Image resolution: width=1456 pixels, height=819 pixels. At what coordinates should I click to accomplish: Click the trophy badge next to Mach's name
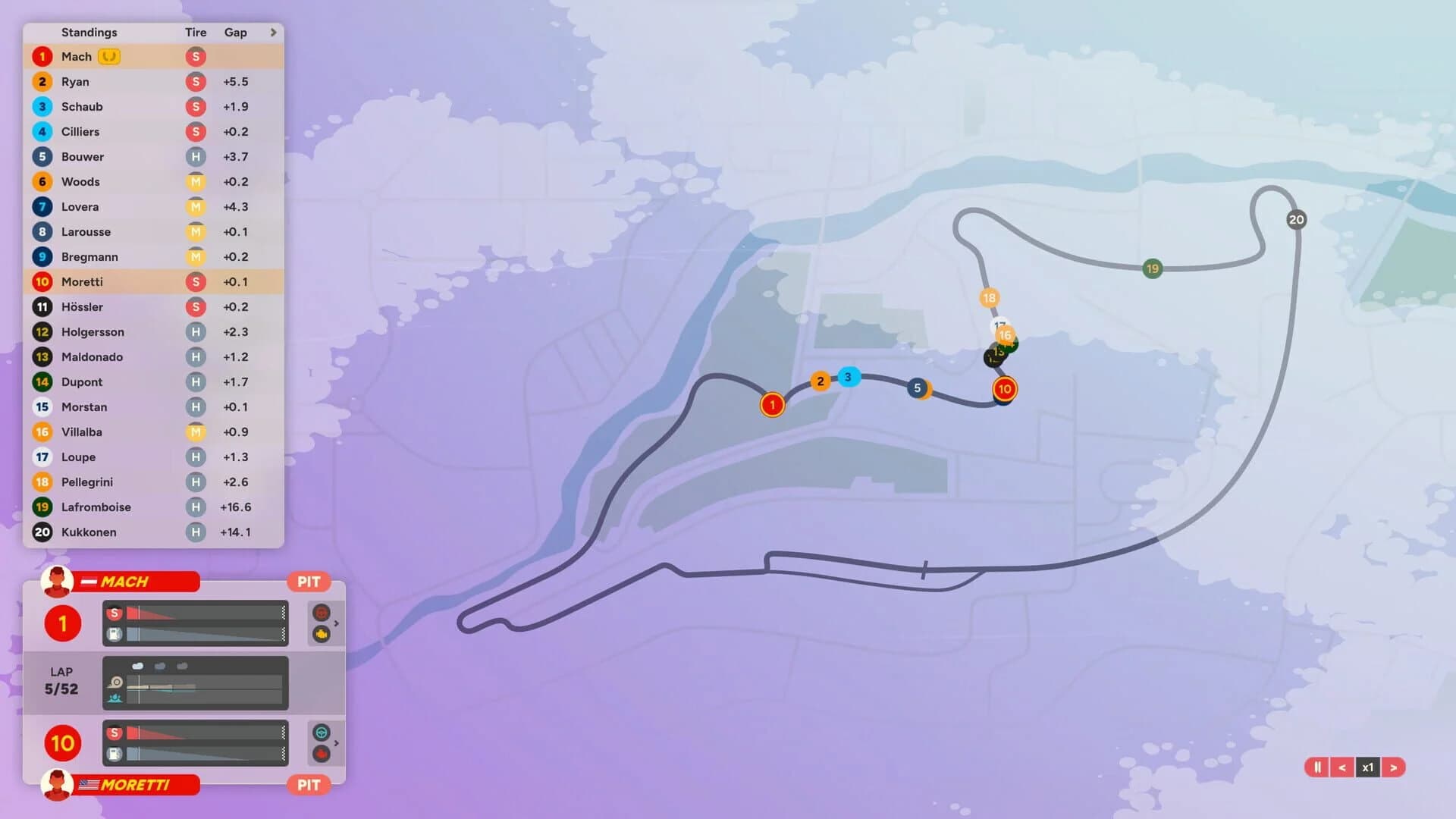(x=109, y=56)
